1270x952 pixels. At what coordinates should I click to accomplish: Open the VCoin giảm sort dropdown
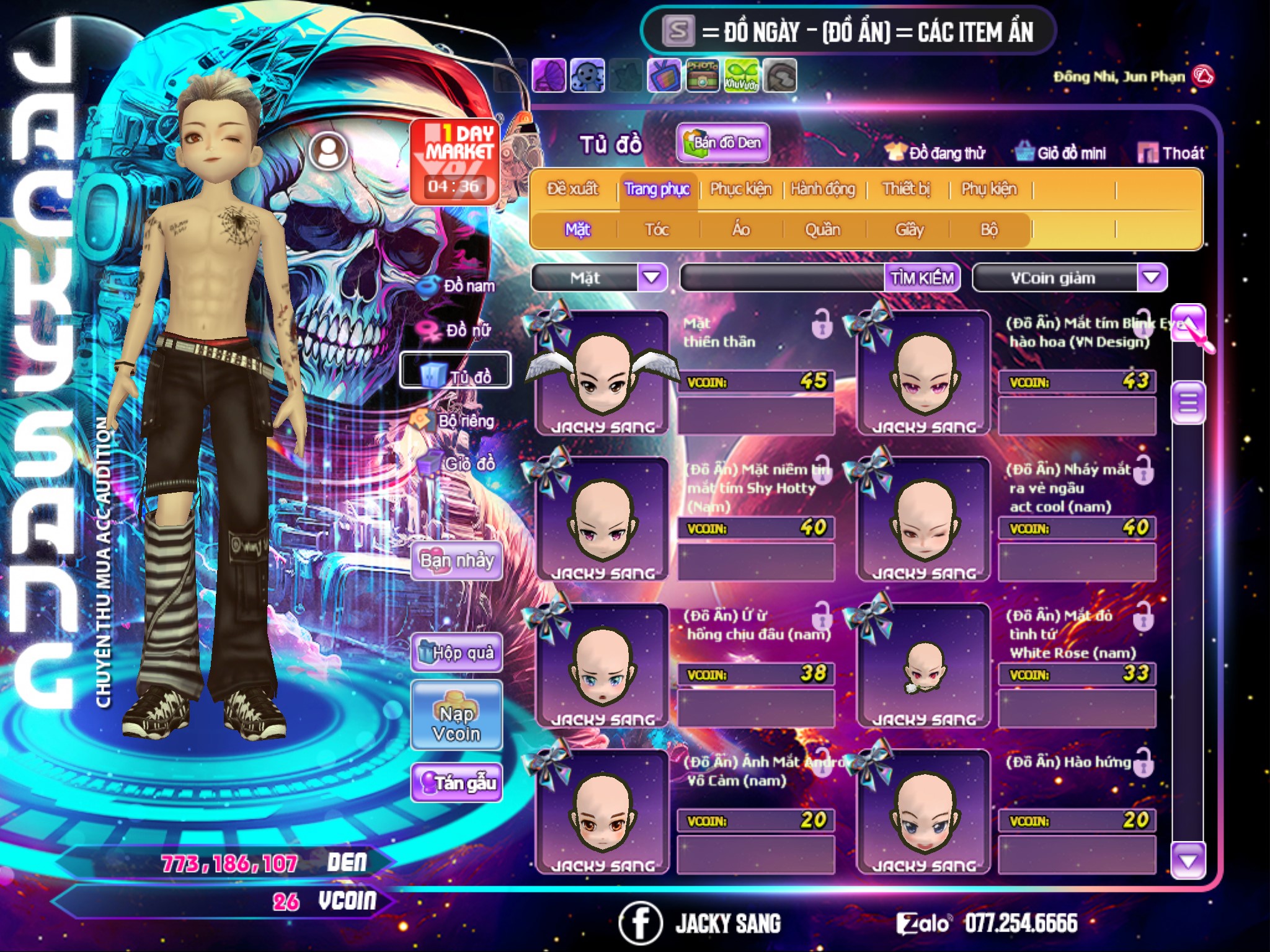[1152, 278]
